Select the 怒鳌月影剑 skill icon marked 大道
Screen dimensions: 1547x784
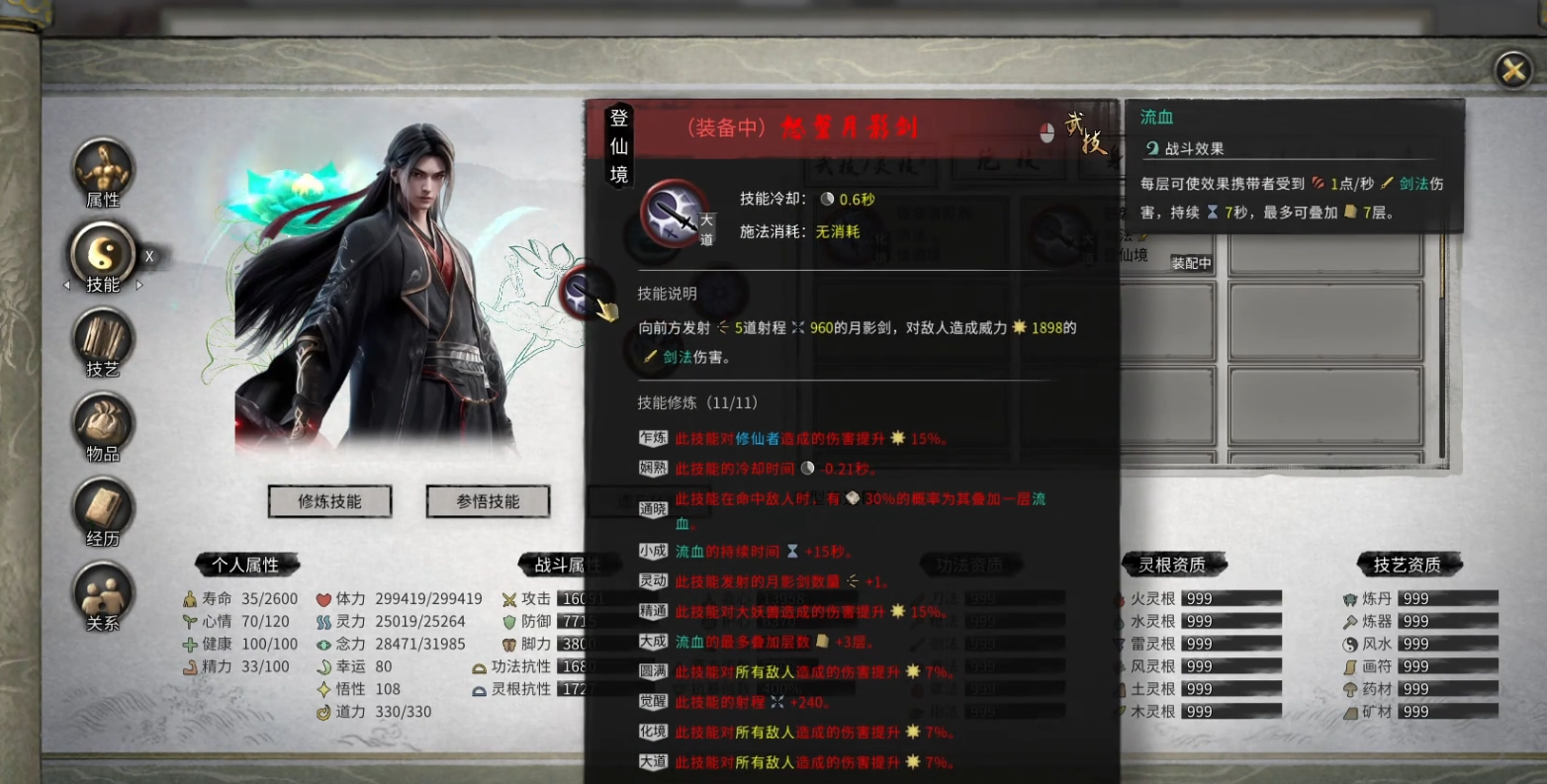pos(676,216)
